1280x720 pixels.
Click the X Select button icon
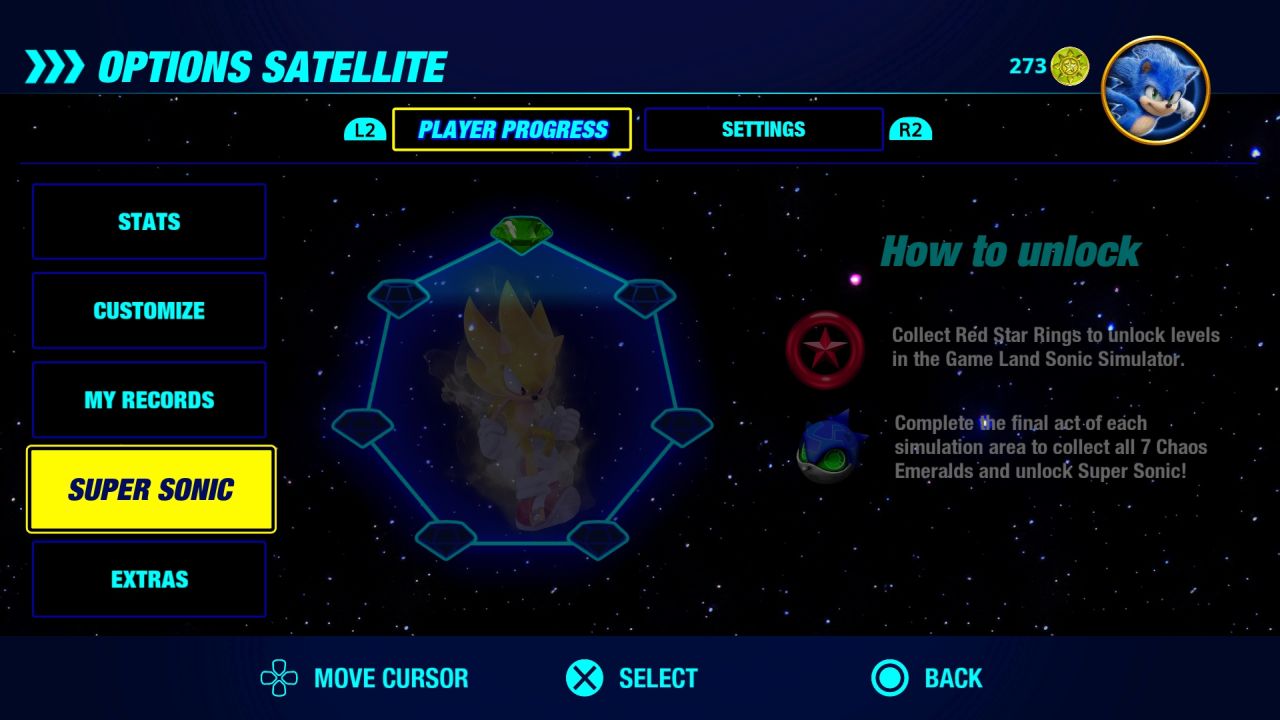tap(585, 678)
